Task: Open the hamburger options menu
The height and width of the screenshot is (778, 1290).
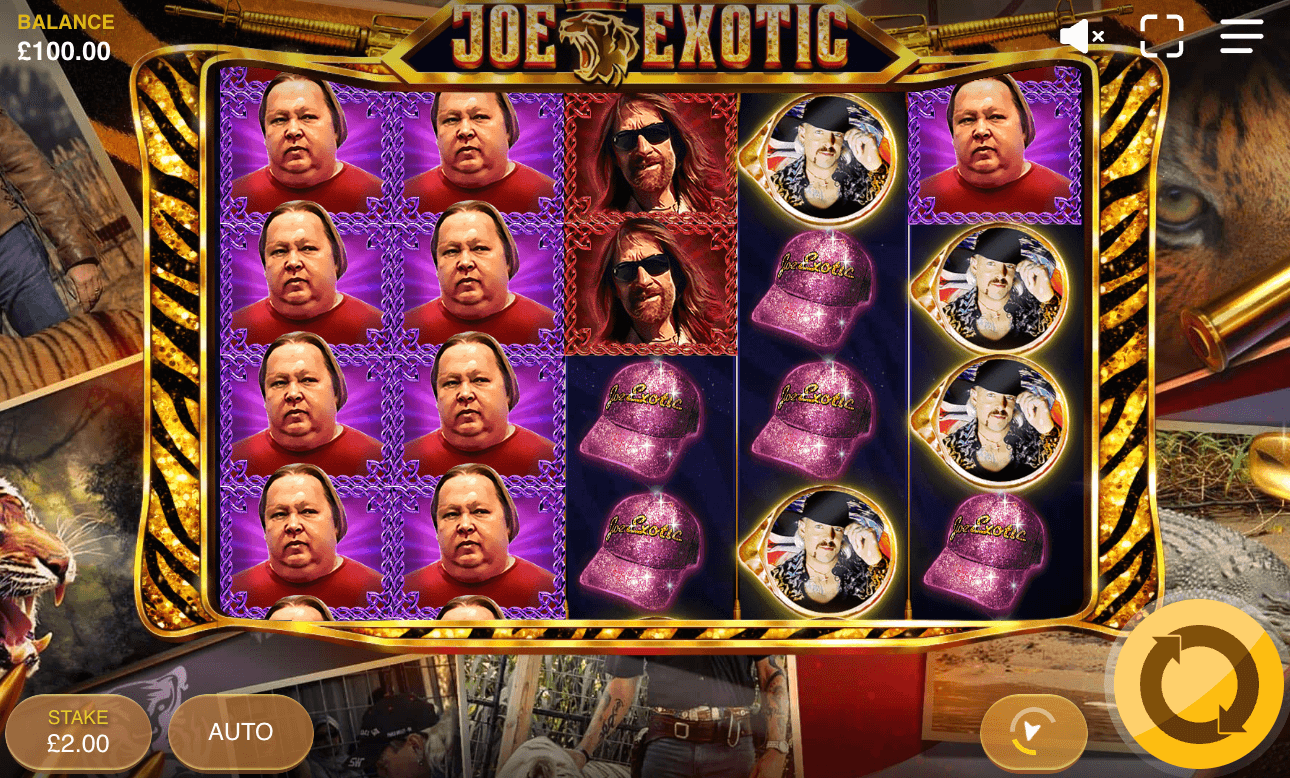Action: pos(1241,36)
